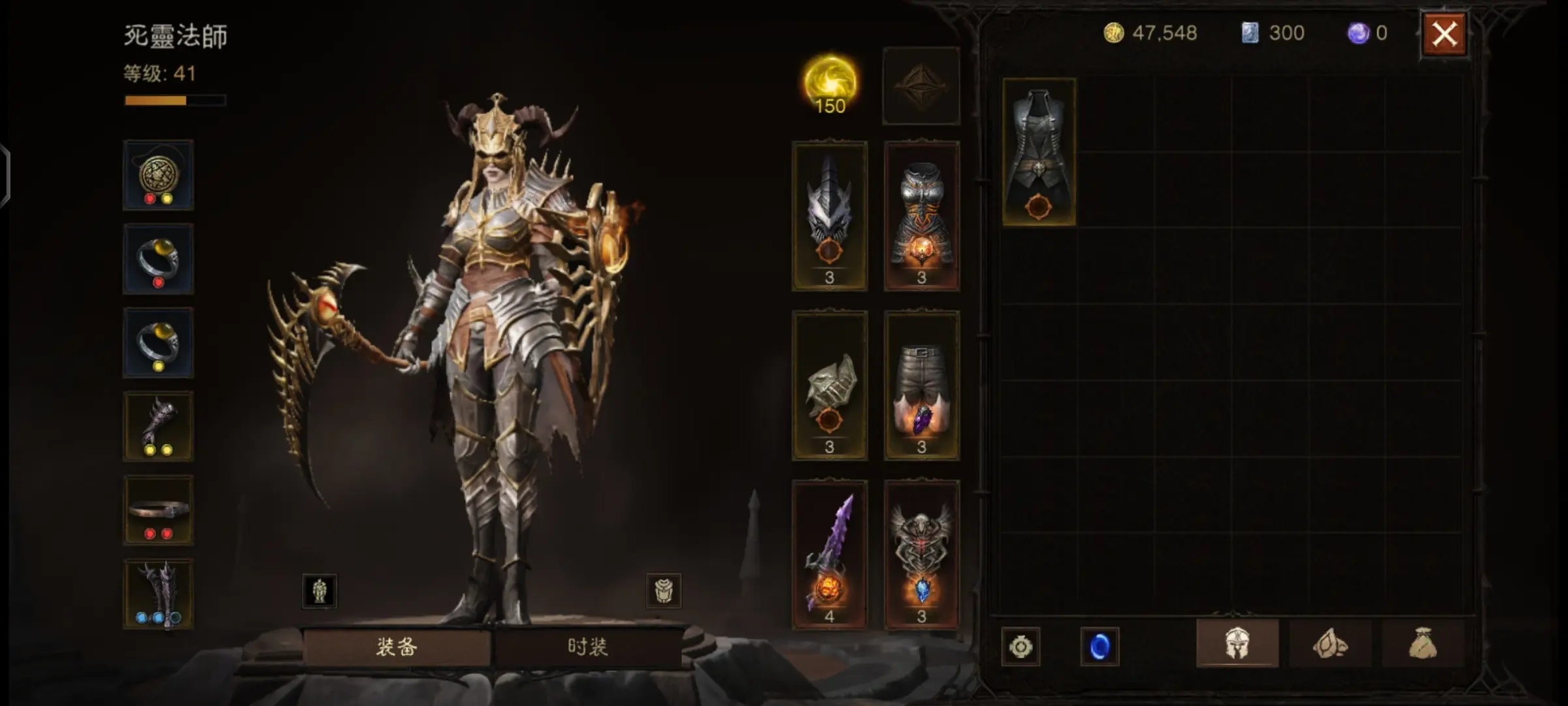
Task: Open the sack bag tab
Action: (x=1422, y=645)
